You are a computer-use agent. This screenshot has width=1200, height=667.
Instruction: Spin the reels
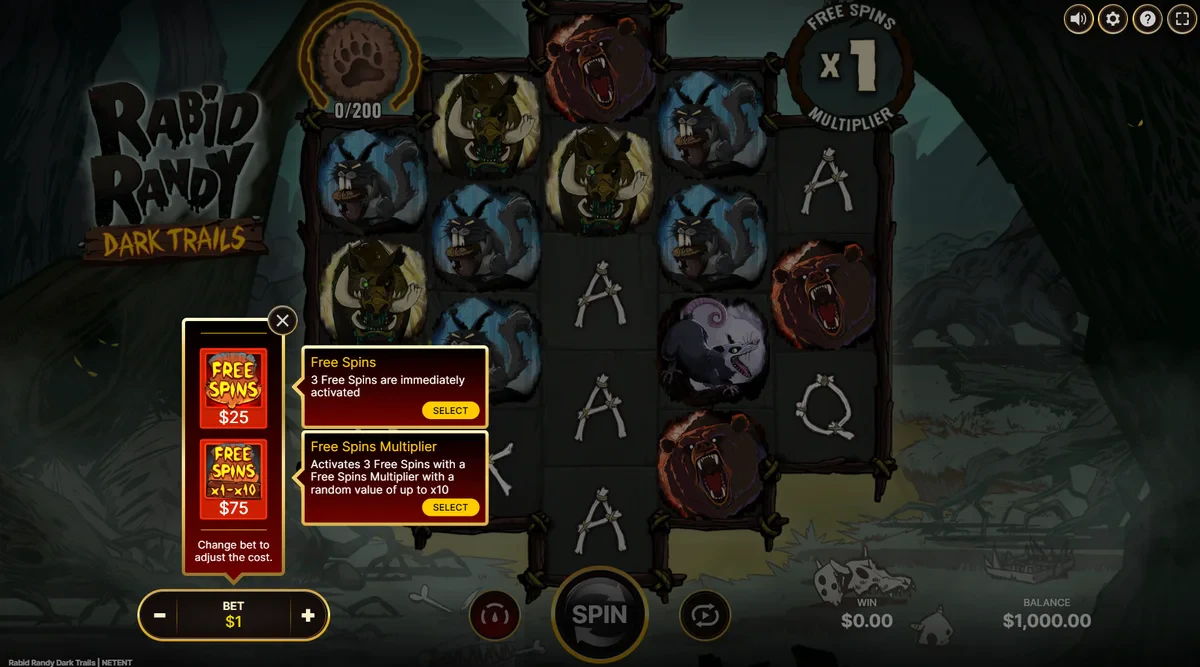[599, 614]
